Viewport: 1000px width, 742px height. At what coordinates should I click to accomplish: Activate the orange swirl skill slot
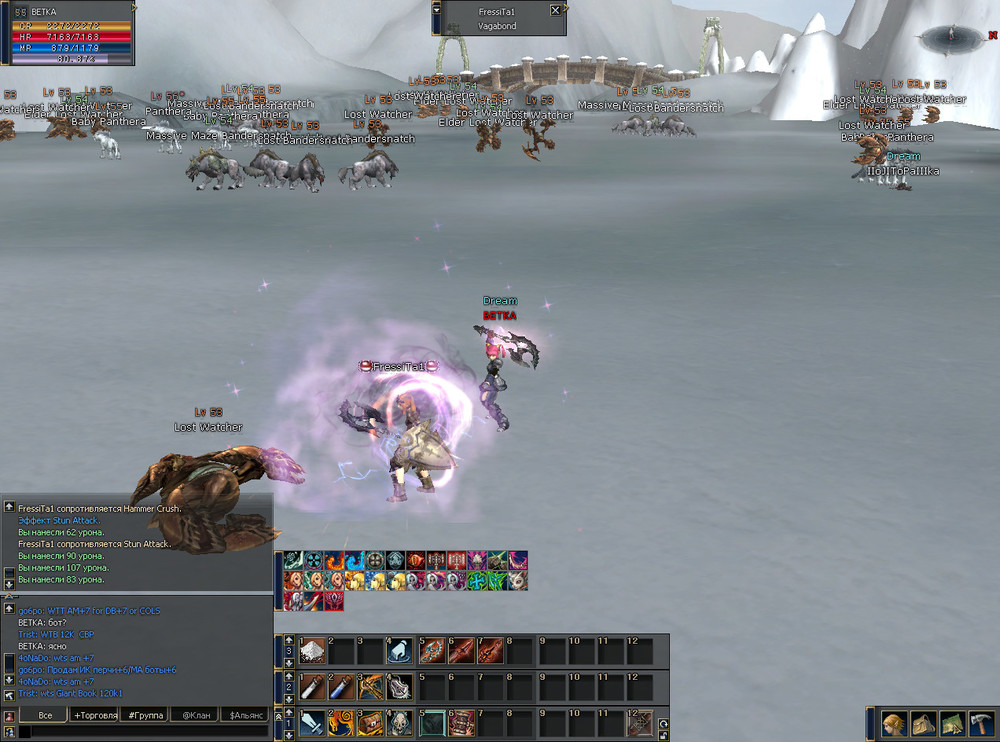tap(342, 721)
